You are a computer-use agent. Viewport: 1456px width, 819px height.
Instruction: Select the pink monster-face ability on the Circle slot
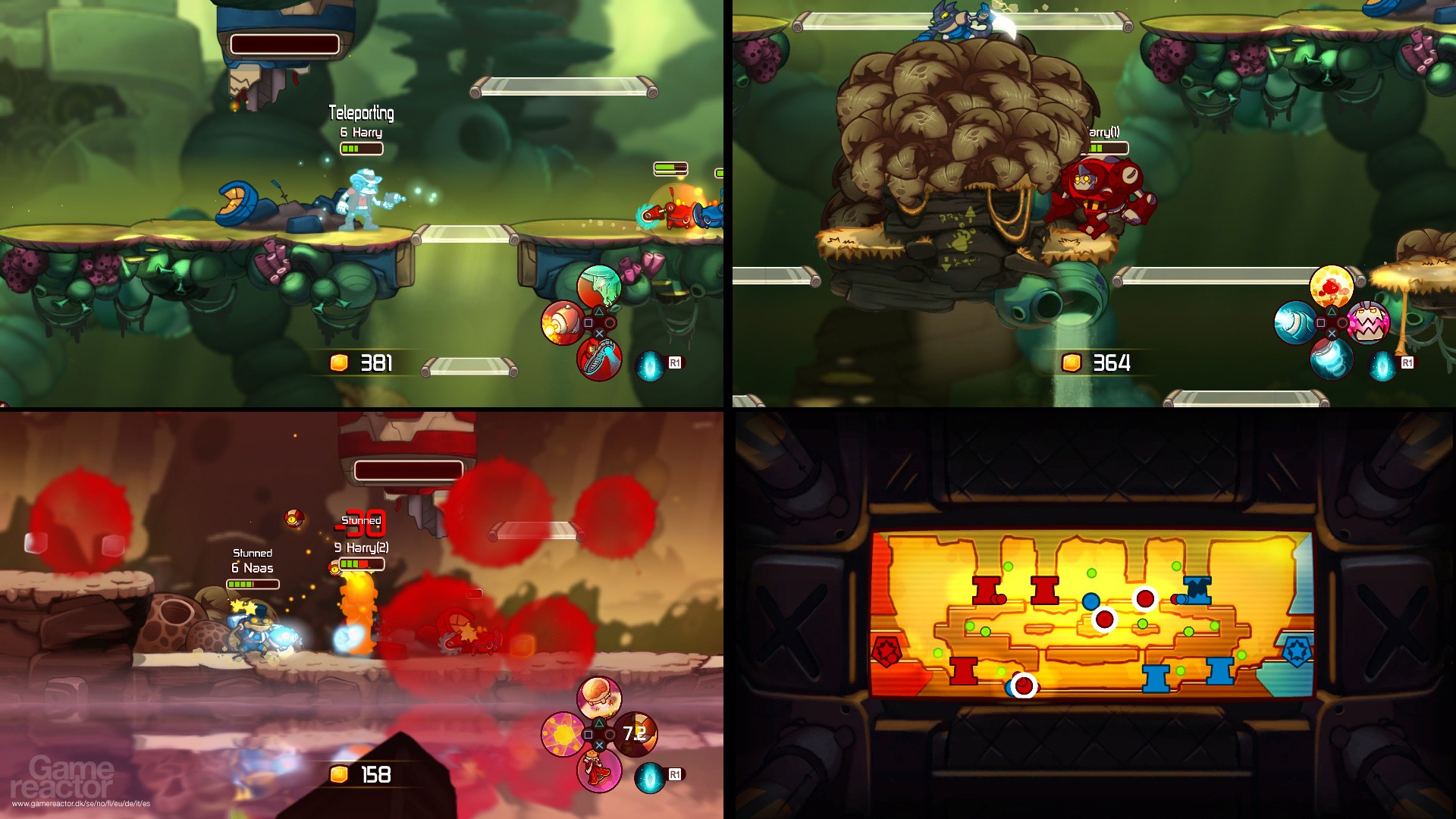click(1367, 322)
